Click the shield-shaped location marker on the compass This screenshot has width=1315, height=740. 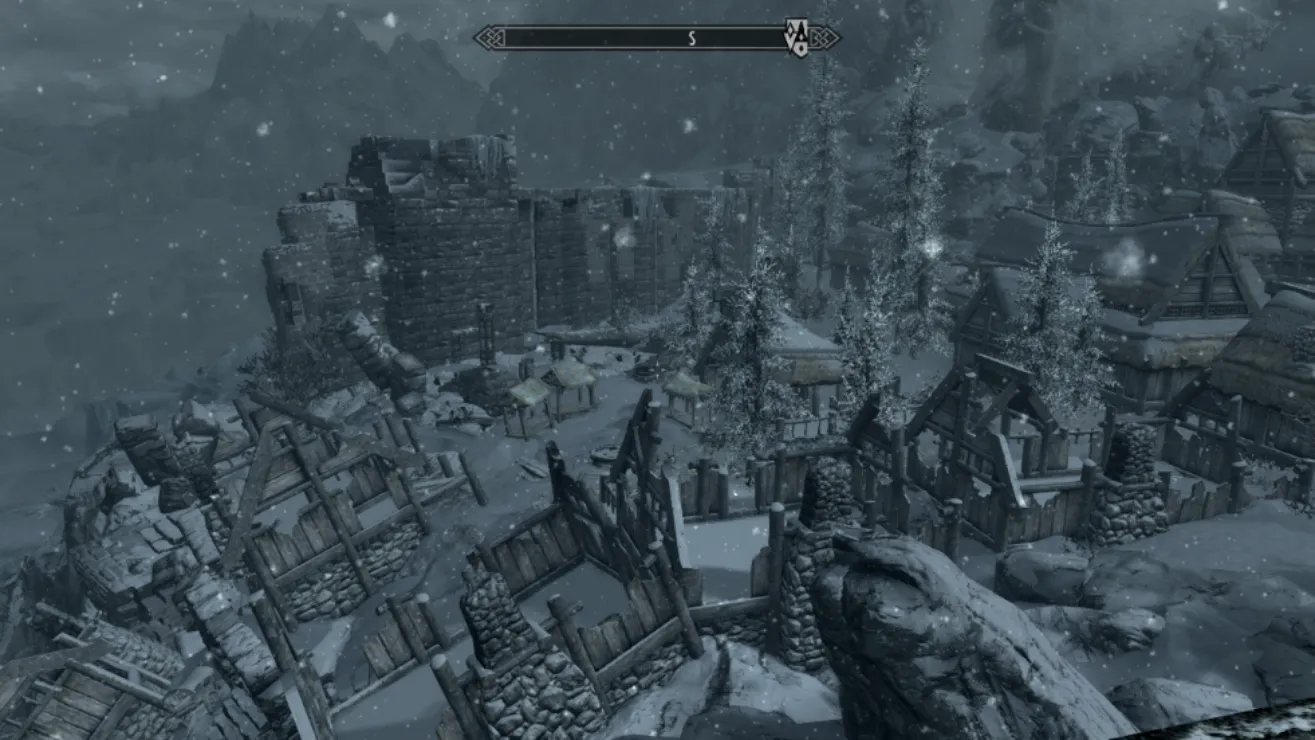[797, 38]
